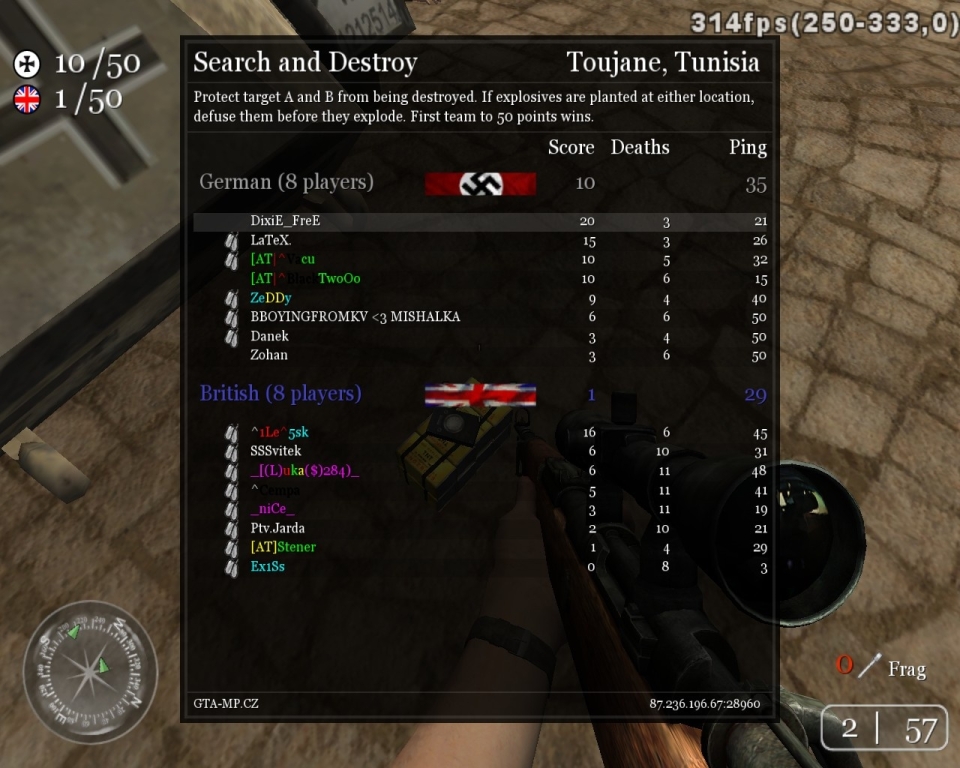Click the SSSvitek player entry

pyautogui.click(x=275, y=451)
